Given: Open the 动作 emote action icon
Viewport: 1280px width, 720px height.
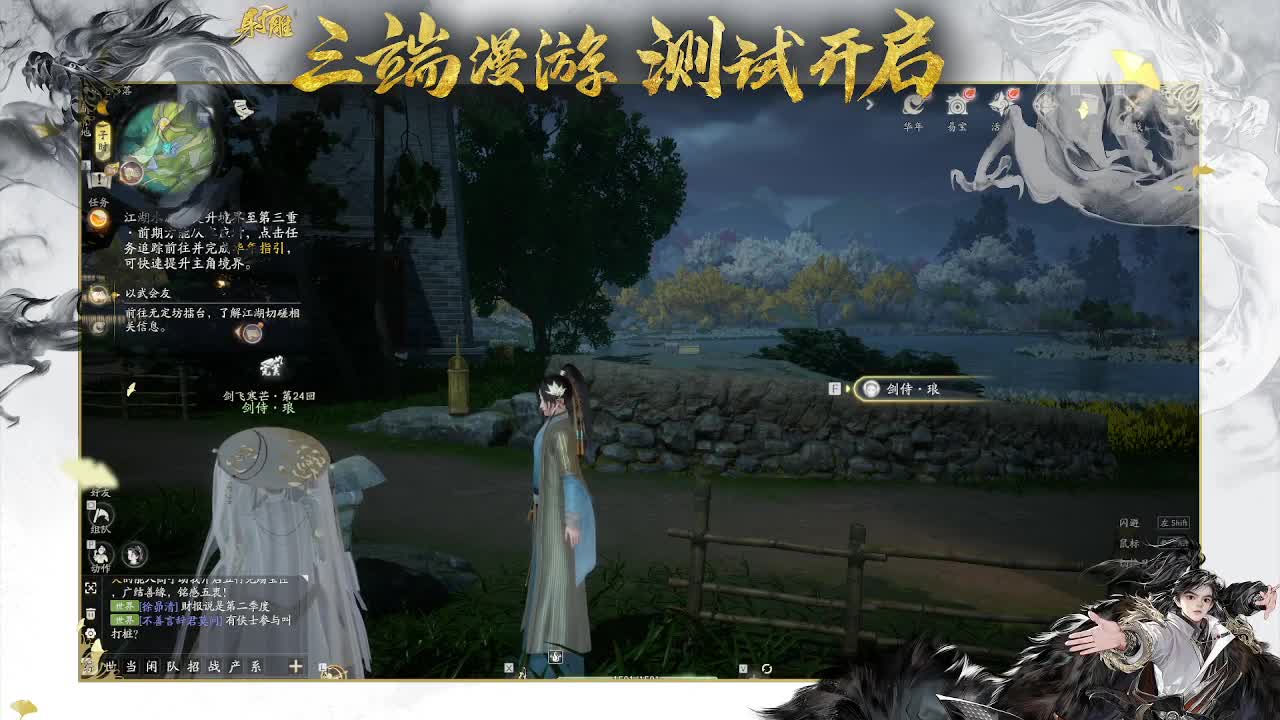Looking at the screenshot, I should tap(102, 555).
